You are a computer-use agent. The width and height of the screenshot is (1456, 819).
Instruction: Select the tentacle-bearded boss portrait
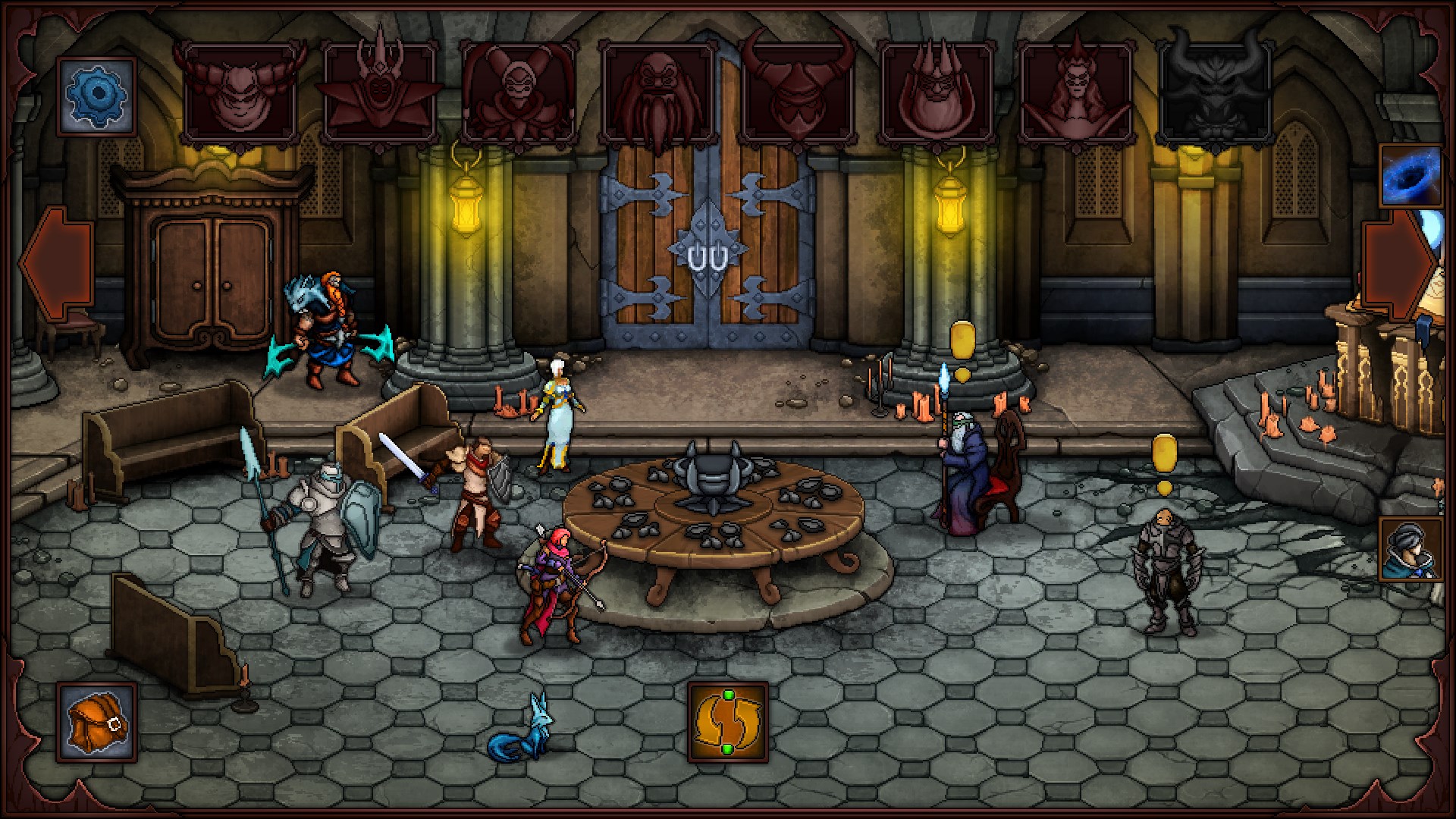pos(658,93)
